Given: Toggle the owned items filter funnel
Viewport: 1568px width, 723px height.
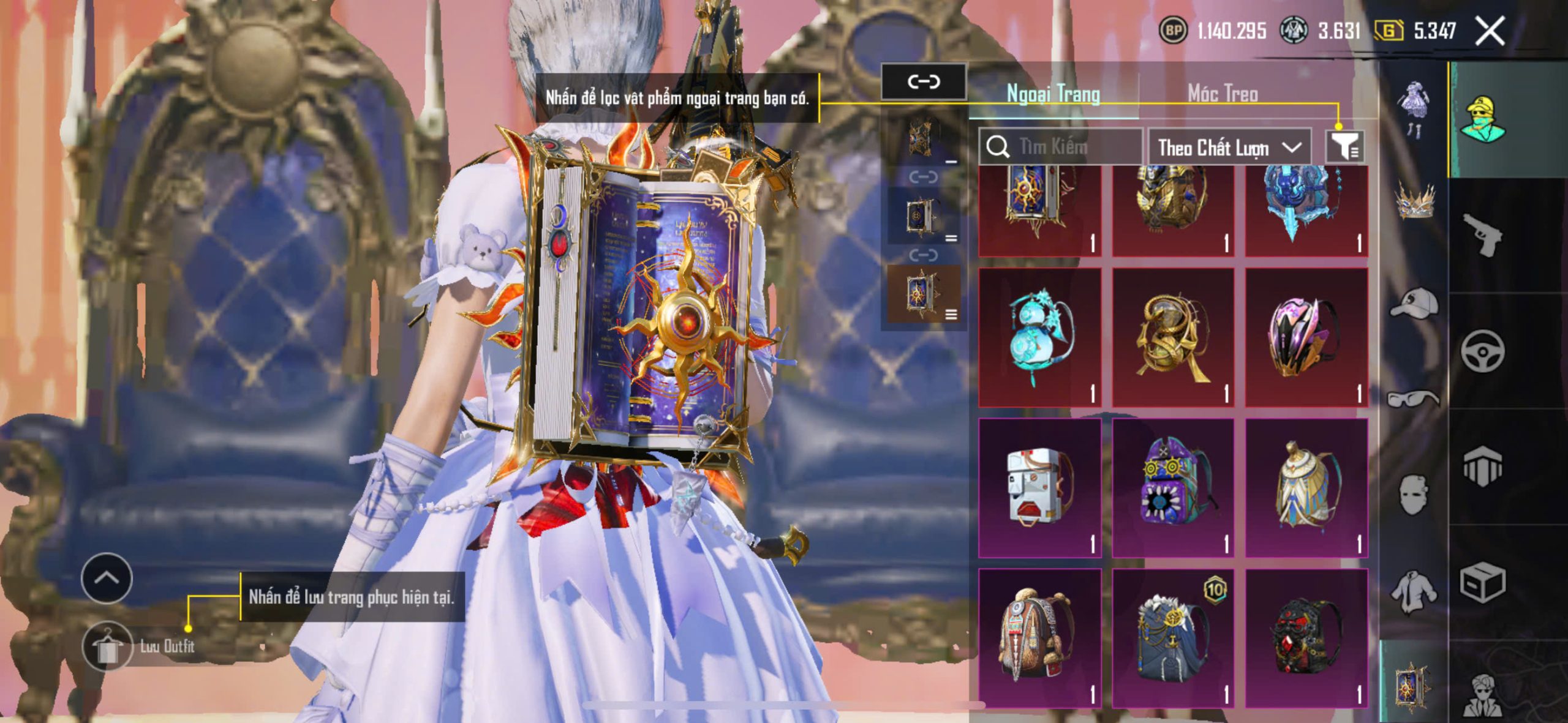Looking at the screenshot, I should (1344, 147).
